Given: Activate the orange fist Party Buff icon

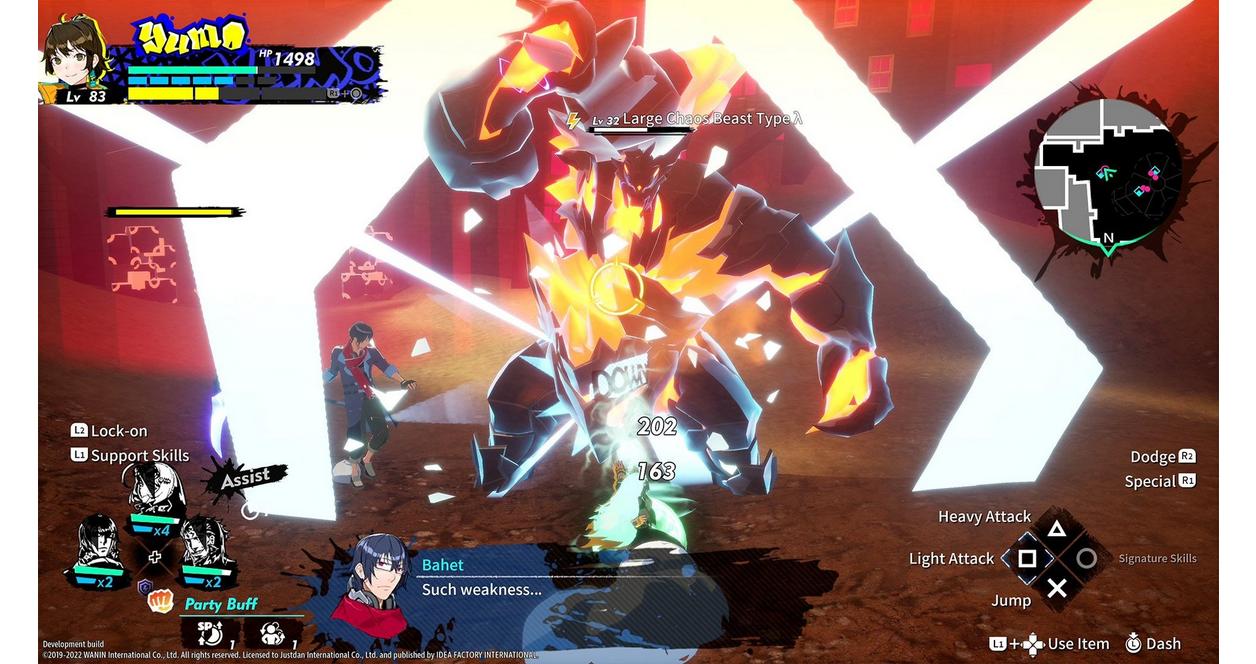Looking at the screenshot, I should 160,601.
